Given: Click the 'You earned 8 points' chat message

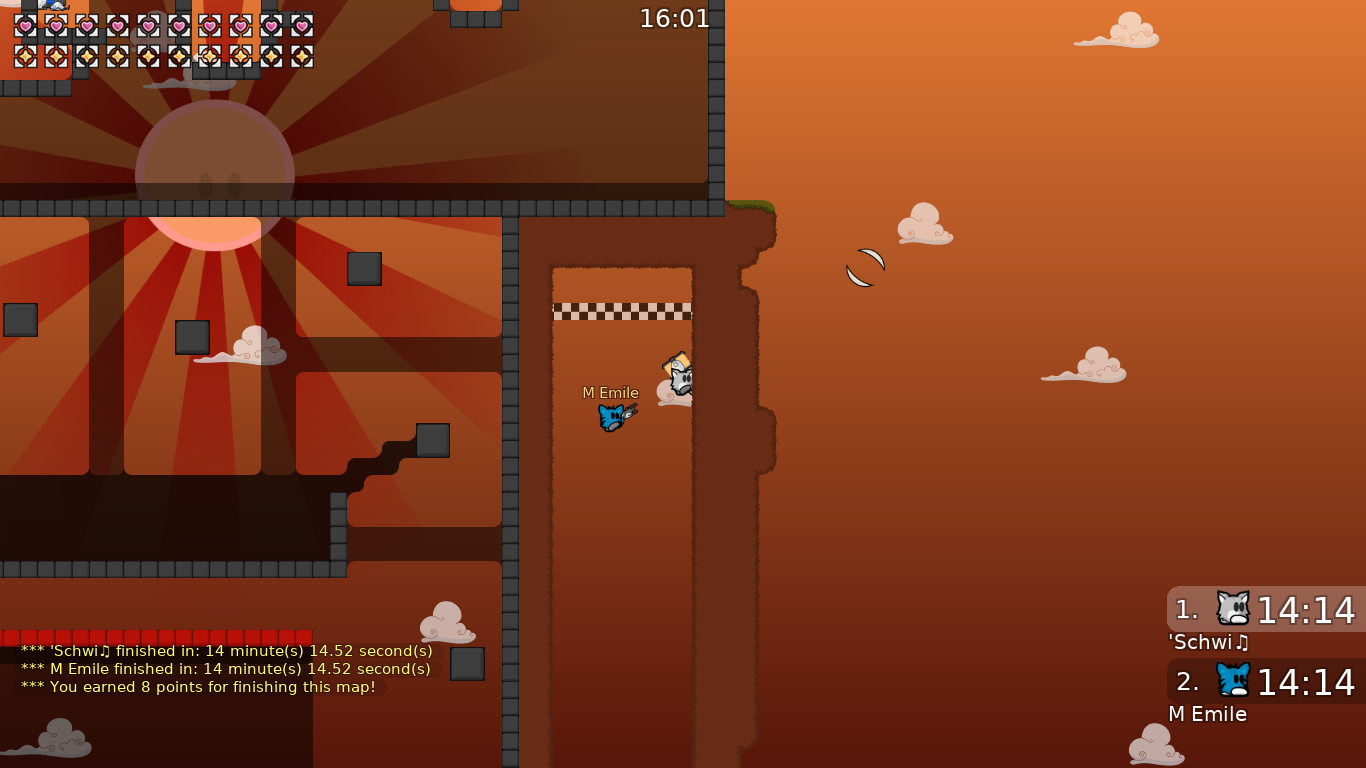Looking at the screenshot, I should [x=200, y=687].
